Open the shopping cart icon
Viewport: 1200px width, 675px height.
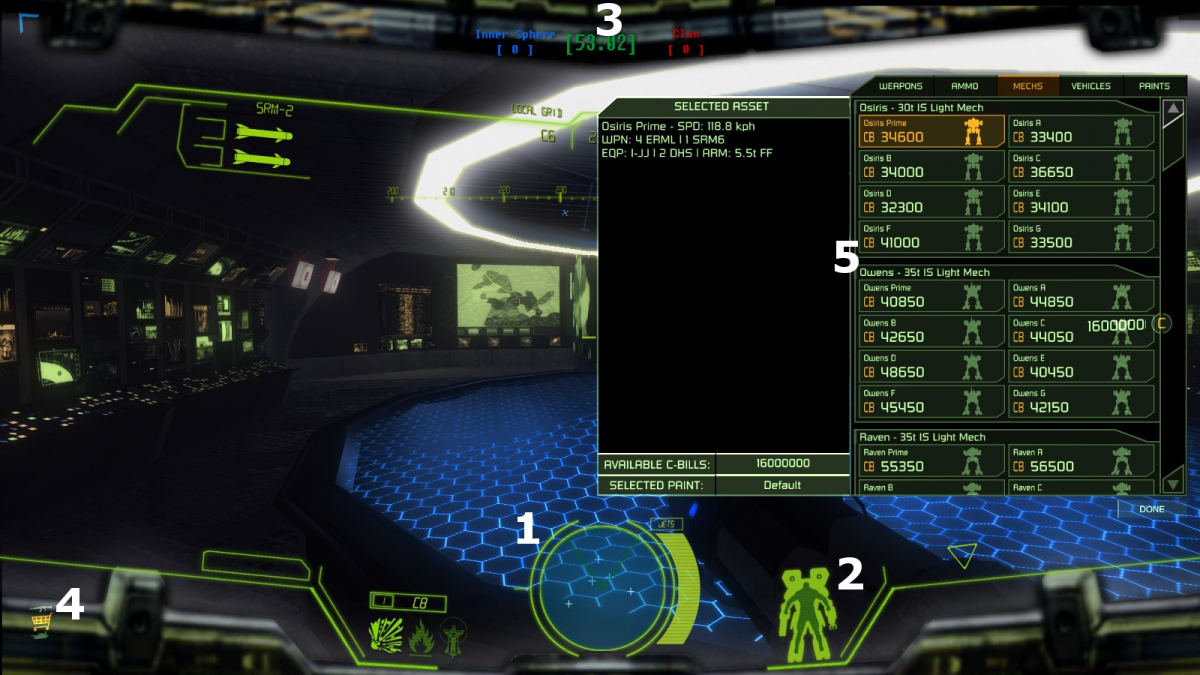point(41,622)
